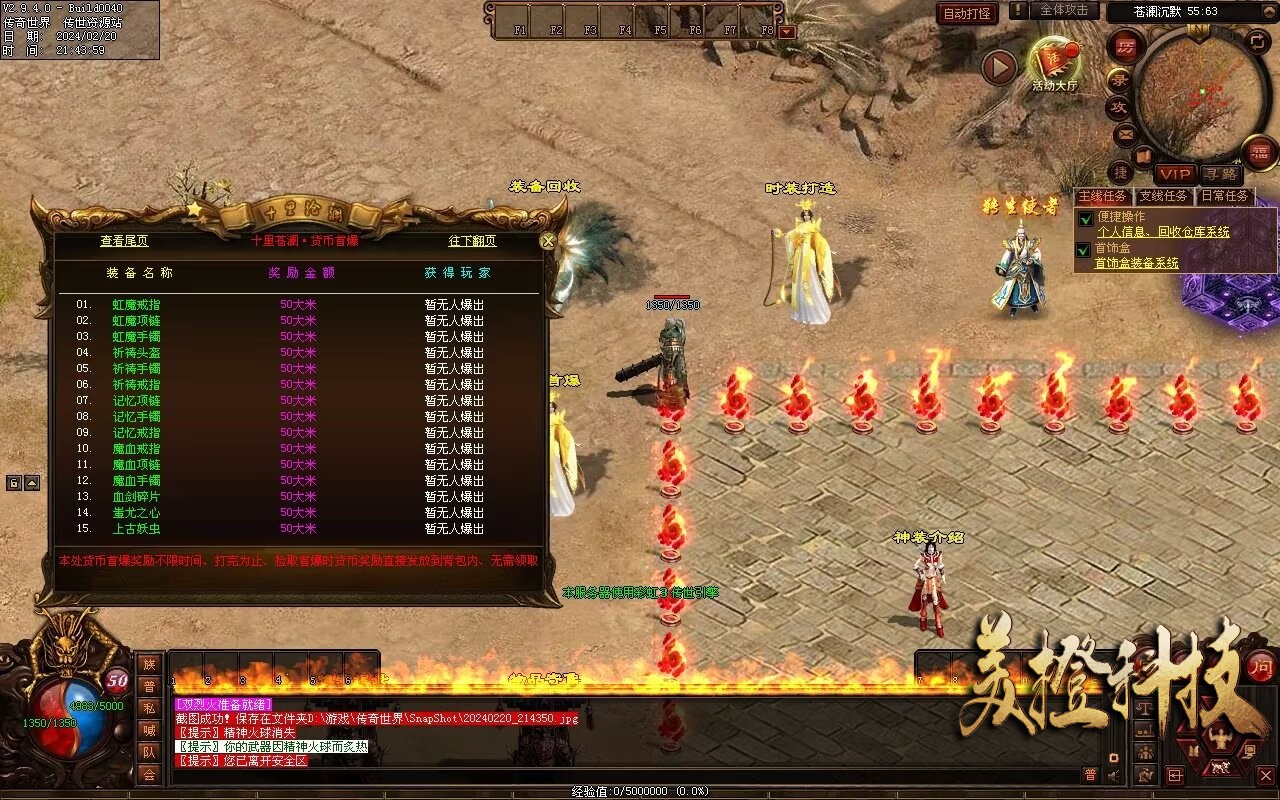The image size is (1280, 800).
Task: Open the mail envelope icon
Action: tap(1125, 133)
